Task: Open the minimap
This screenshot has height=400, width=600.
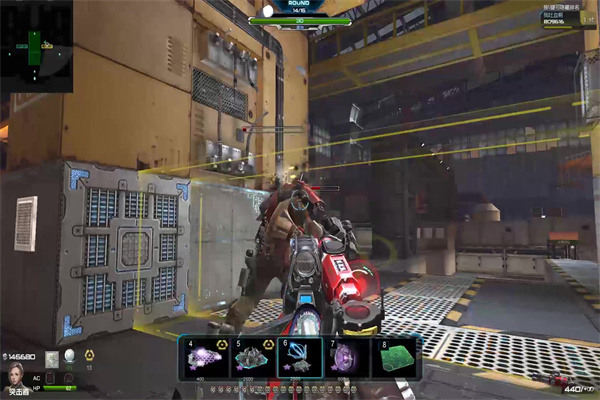Action: [x=36, y=46]
